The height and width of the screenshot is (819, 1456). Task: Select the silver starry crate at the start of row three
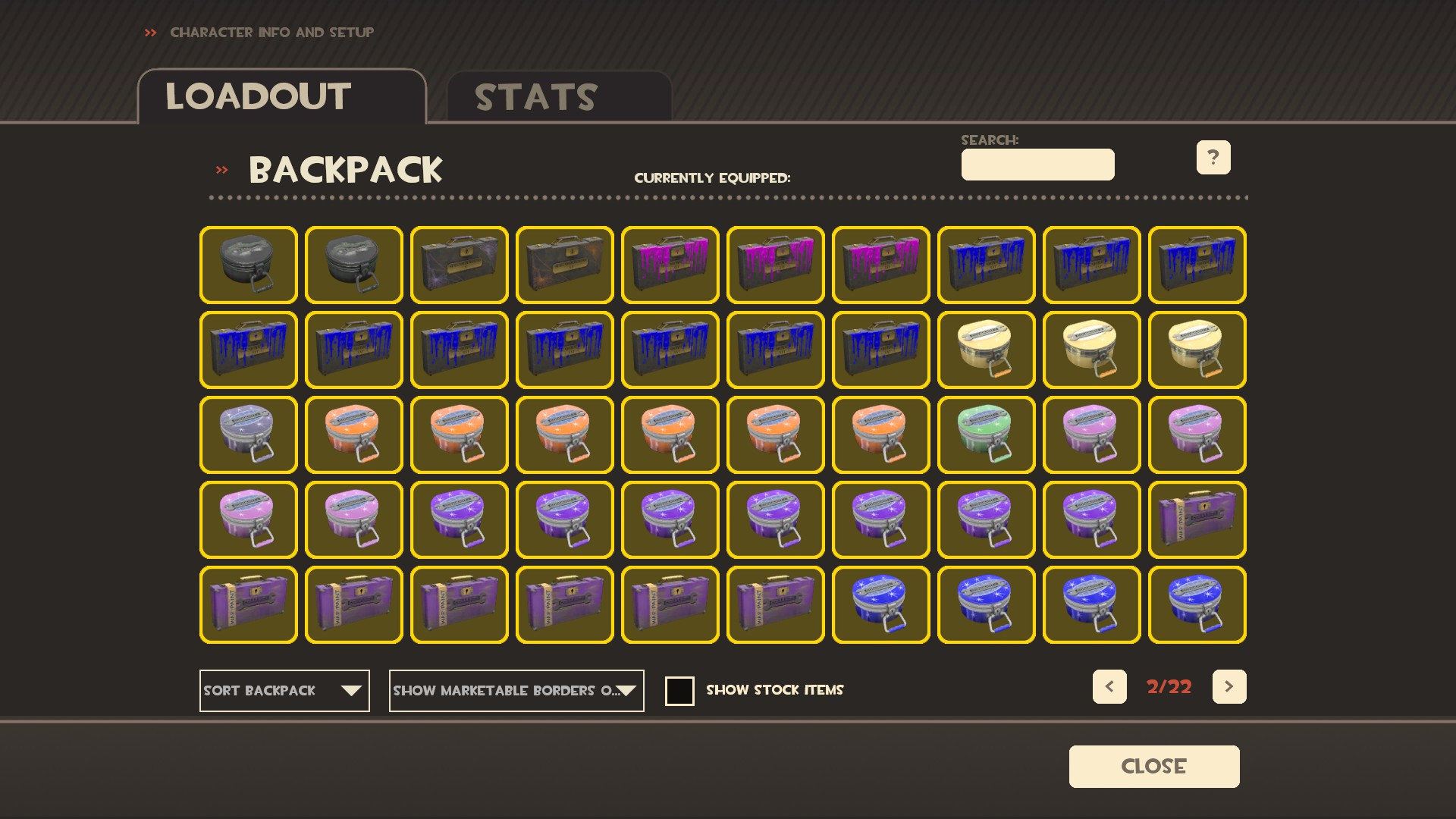pos(248,435)
